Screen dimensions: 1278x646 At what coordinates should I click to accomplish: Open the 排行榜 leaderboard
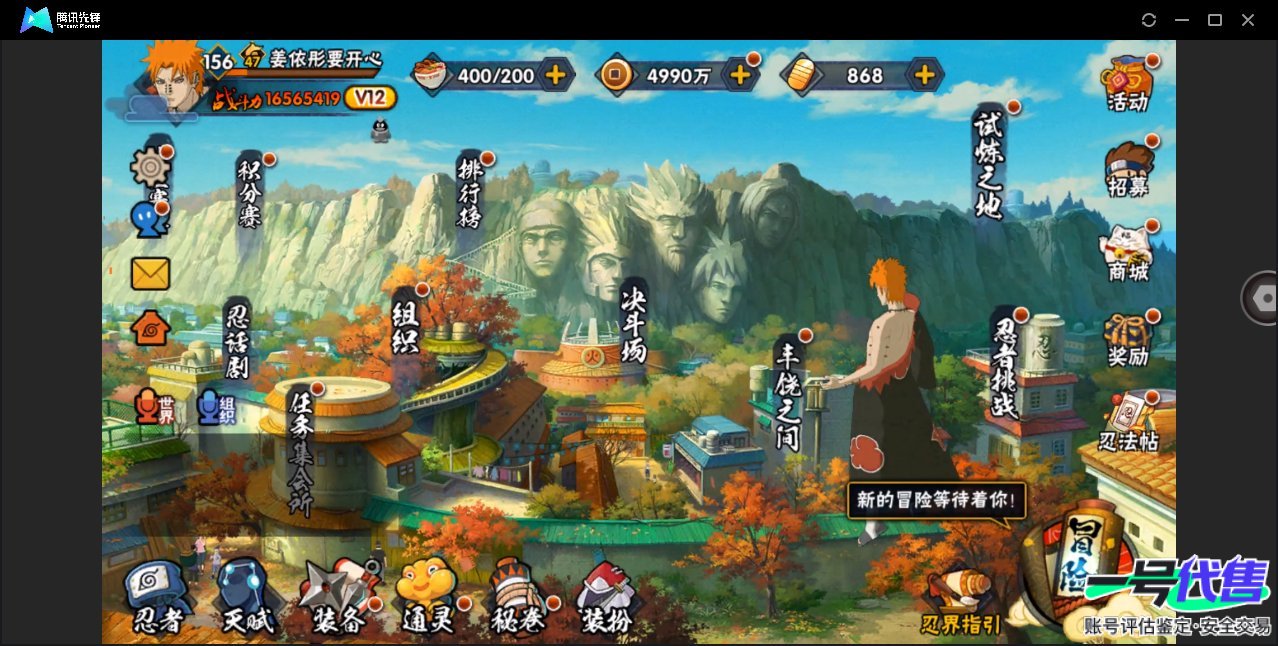470,190
